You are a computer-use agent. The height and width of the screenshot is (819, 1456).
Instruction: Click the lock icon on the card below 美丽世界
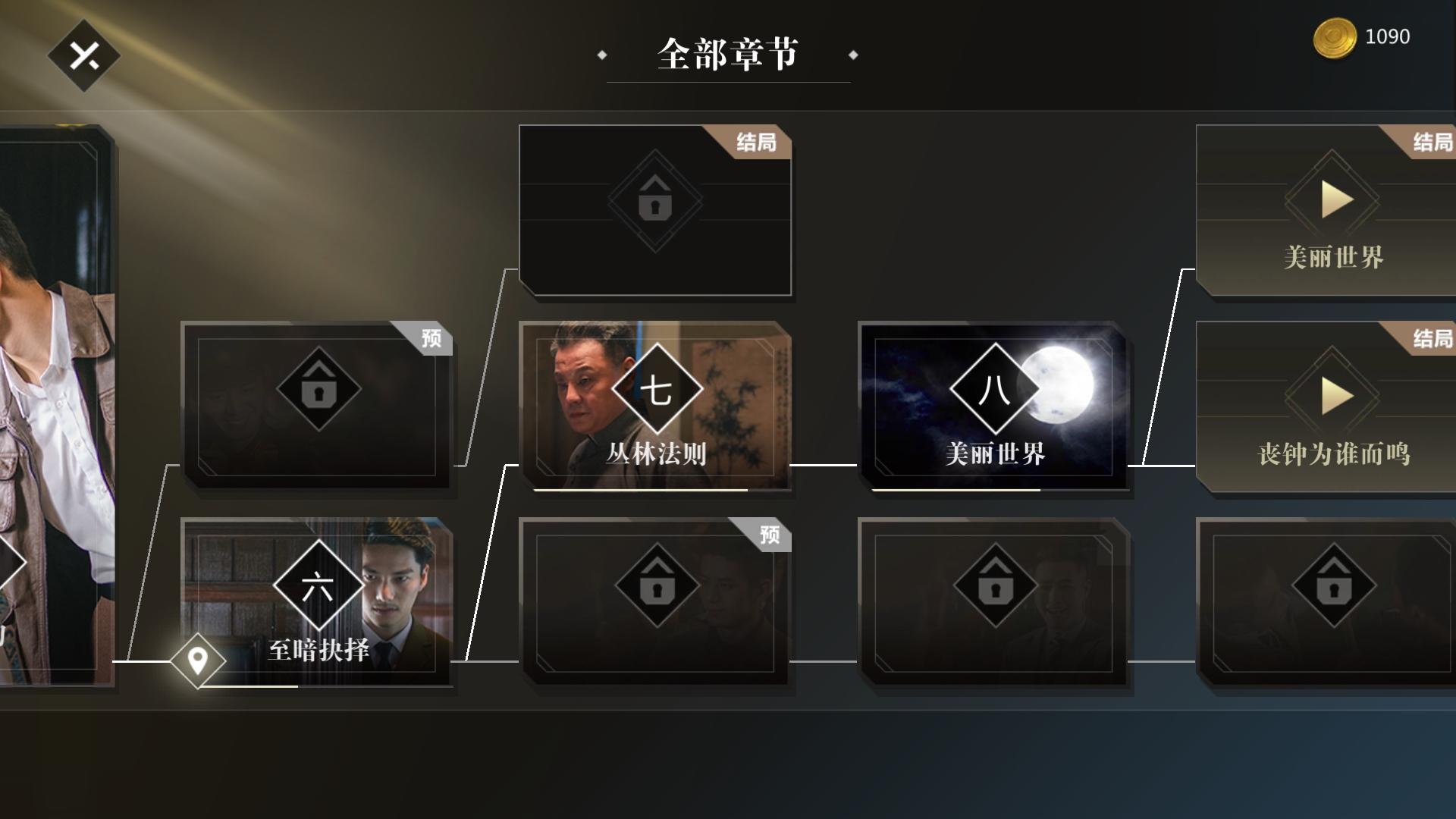(996, 585)
